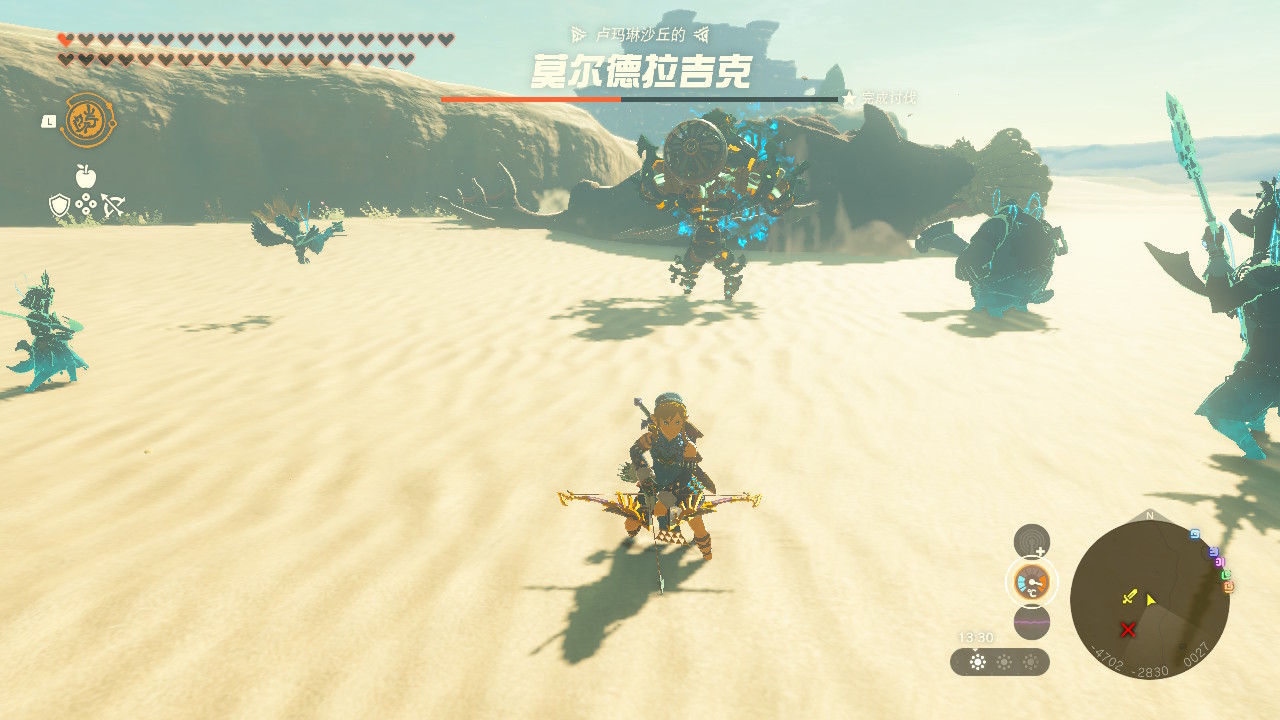
Task: Click the °C temperature gauge icon
Action: (x=1031, y=582)
